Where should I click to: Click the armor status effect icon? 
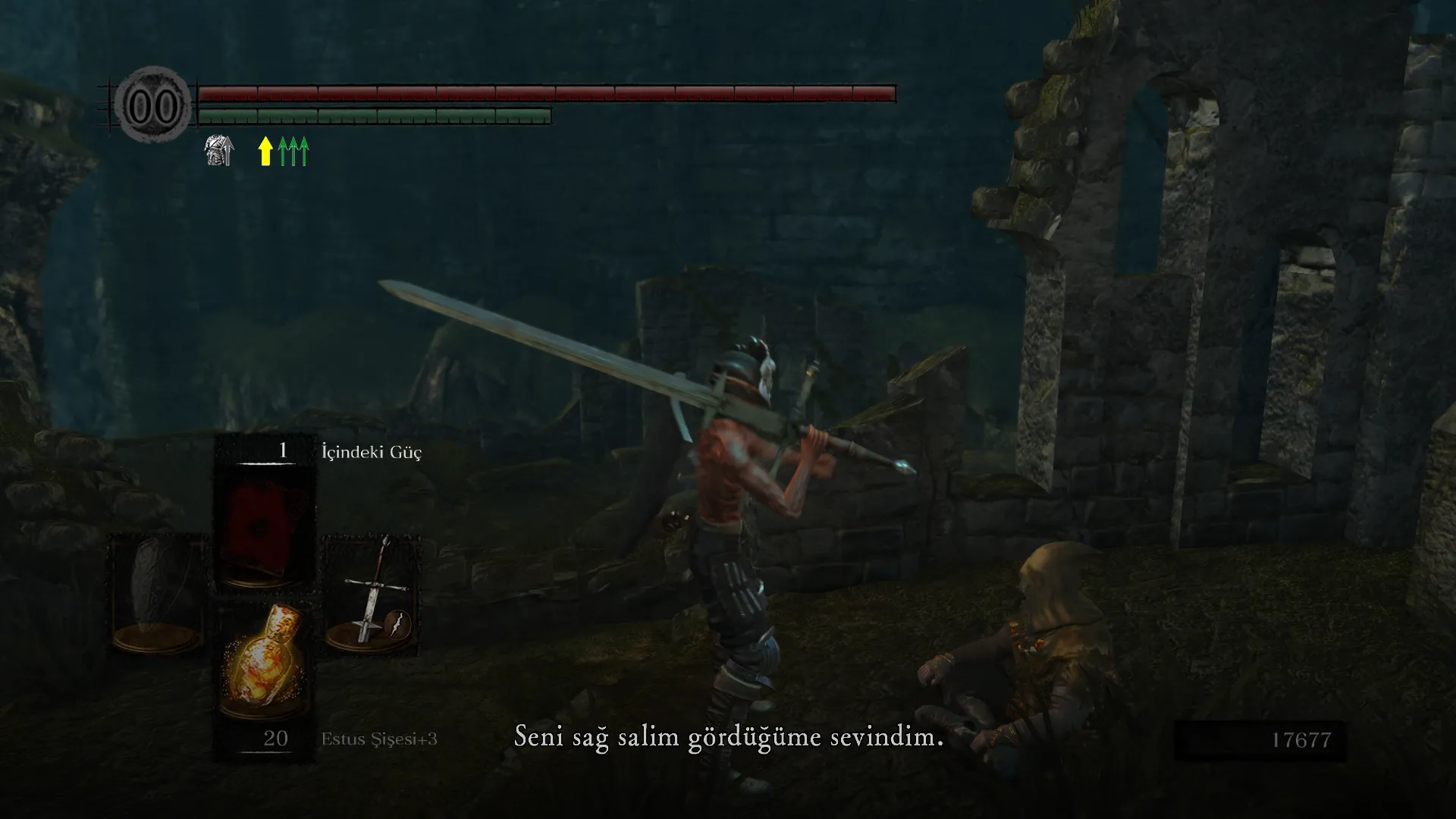pos(219,150)
